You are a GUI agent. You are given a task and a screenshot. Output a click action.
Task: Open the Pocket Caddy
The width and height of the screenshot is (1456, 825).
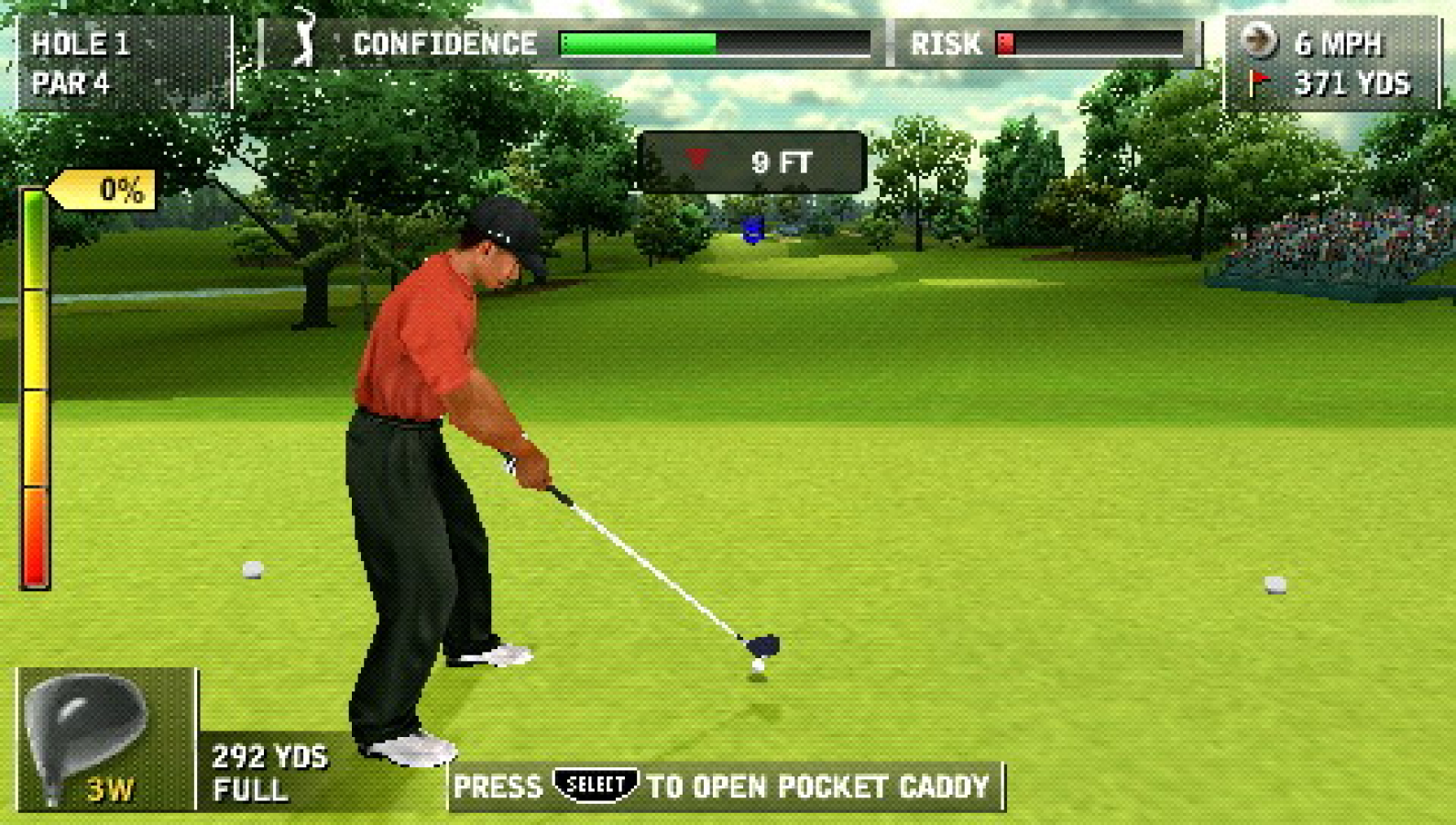coord(724,785)
